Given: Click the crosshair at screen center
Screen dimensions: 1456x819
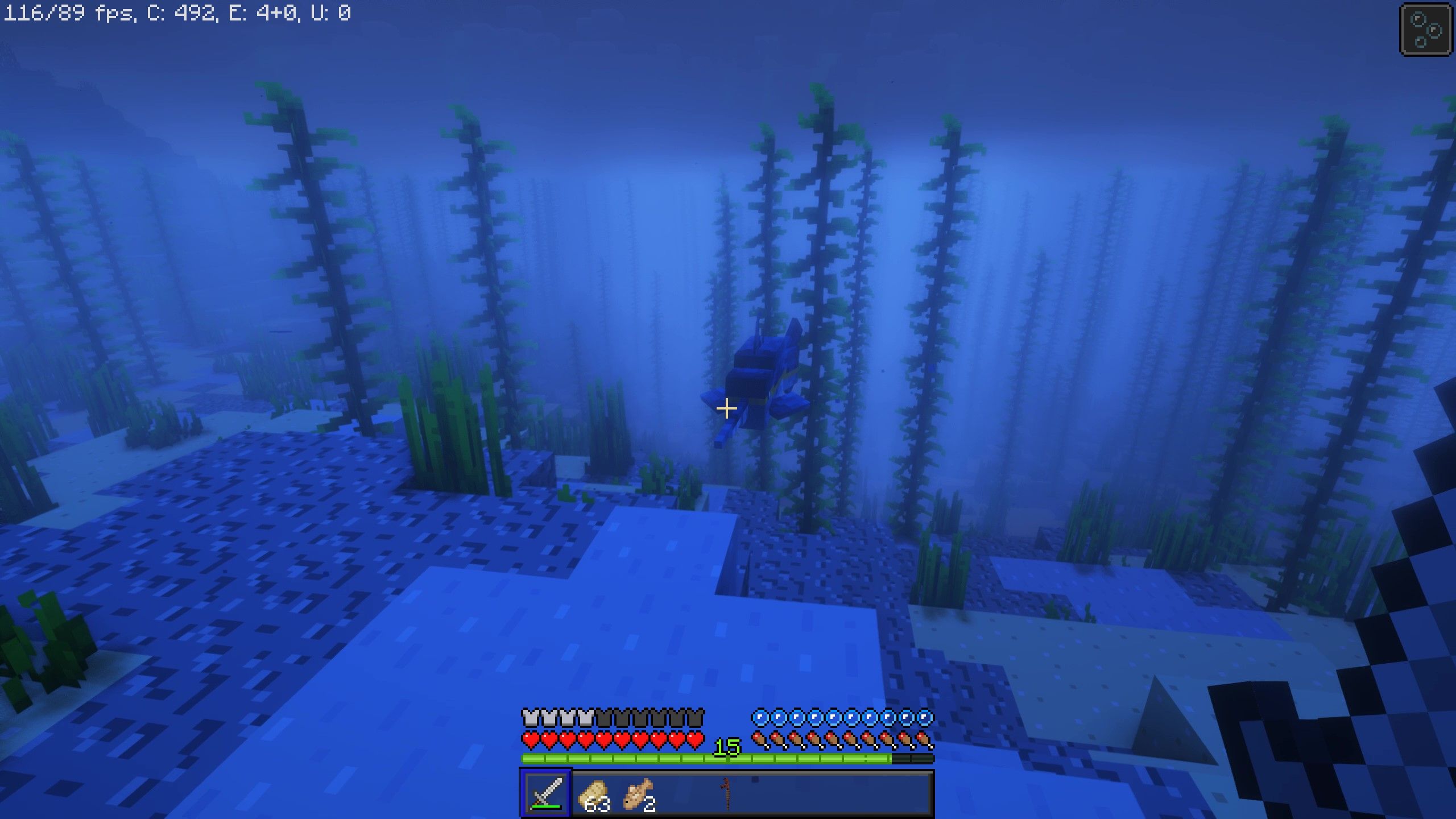Looking at the screenshot, I should pyautogui.click(x=727, y=408).
